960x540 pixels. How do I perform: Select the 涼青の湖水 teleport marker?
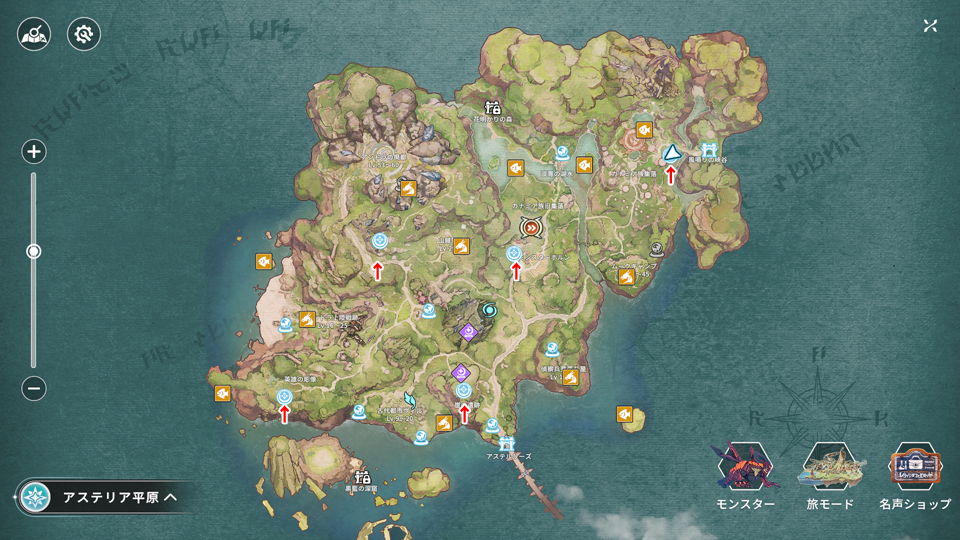(x=563, y=154)
